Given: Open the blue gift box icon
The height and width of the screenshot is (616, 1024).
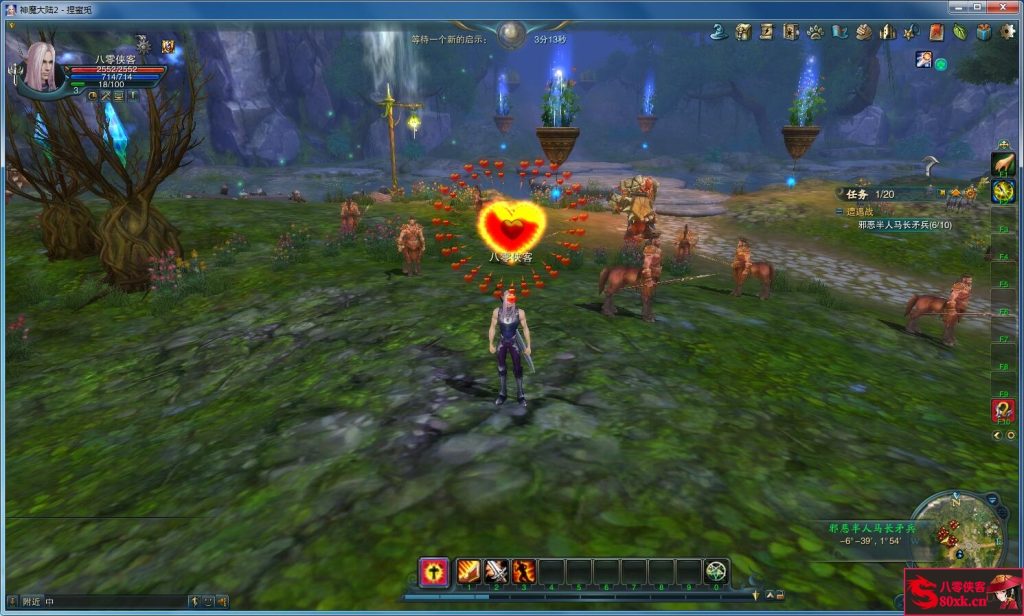Looking at the screenshot, I should tap(984, 32).
